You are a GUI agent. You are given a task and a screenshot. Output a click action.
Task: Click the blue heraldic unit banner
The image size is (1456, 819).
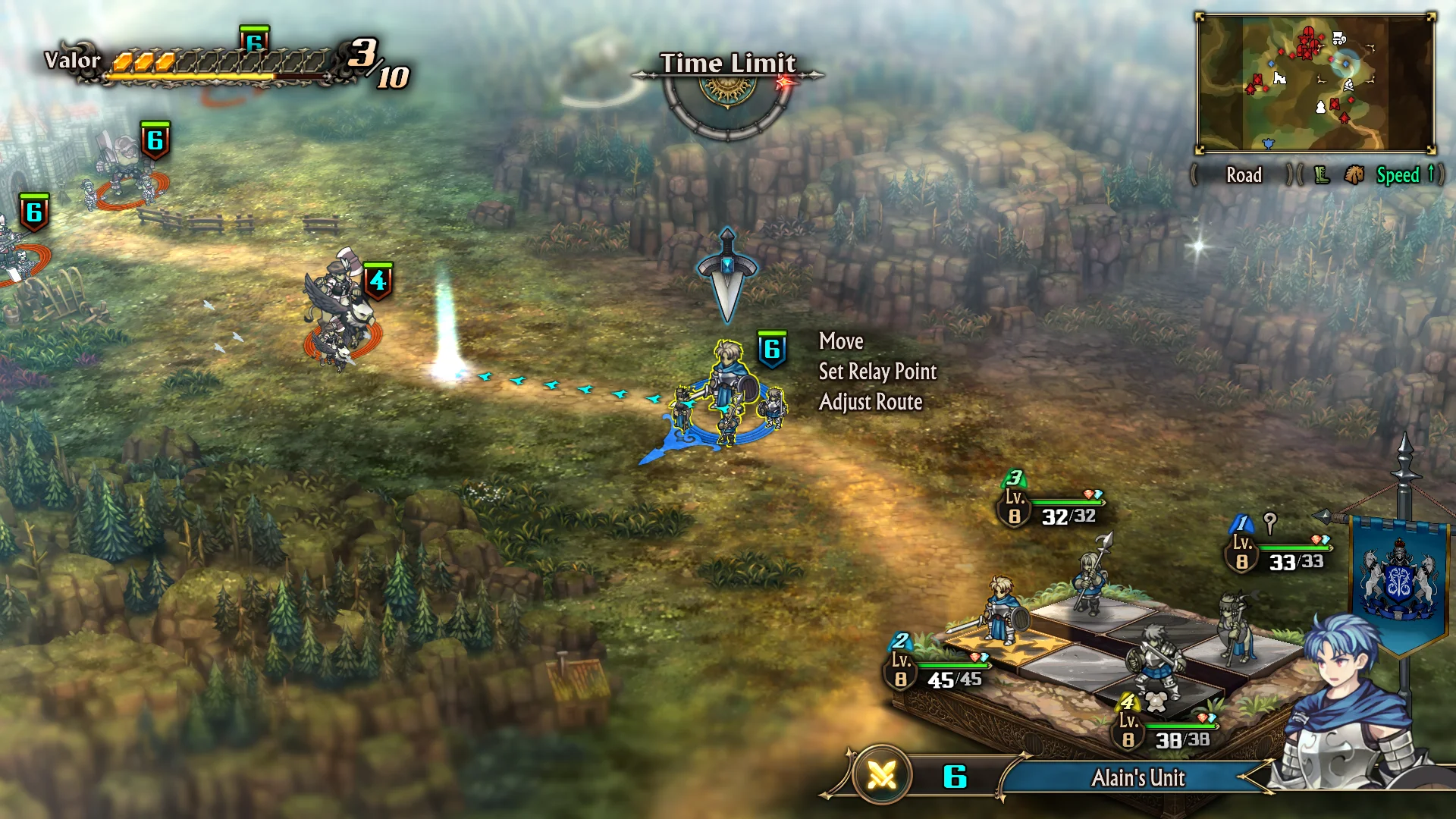pos(1399,580)
